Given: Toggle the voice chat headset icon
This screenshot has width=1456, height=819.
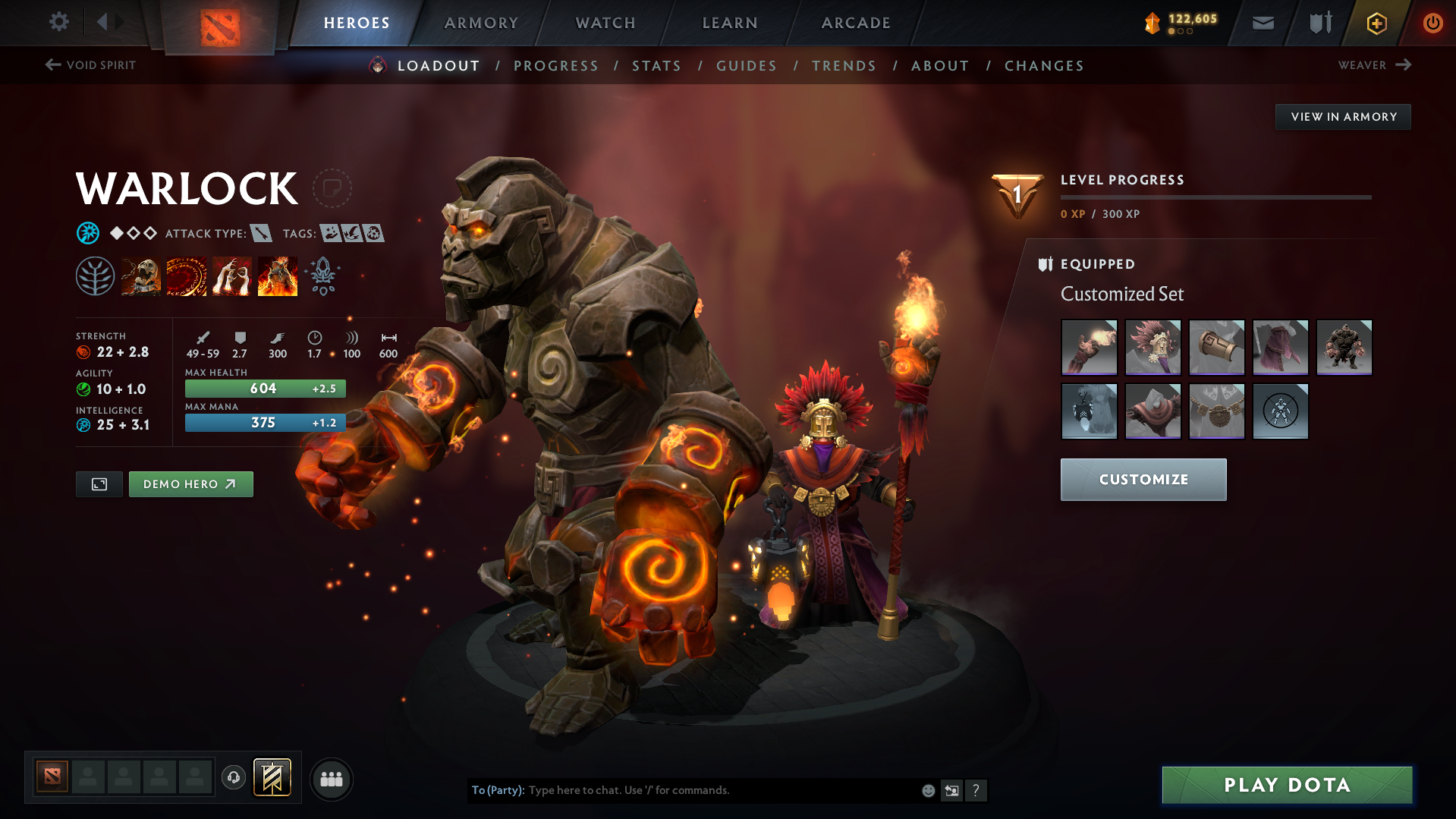Looking at the screenshot, I should coord(234,778).
